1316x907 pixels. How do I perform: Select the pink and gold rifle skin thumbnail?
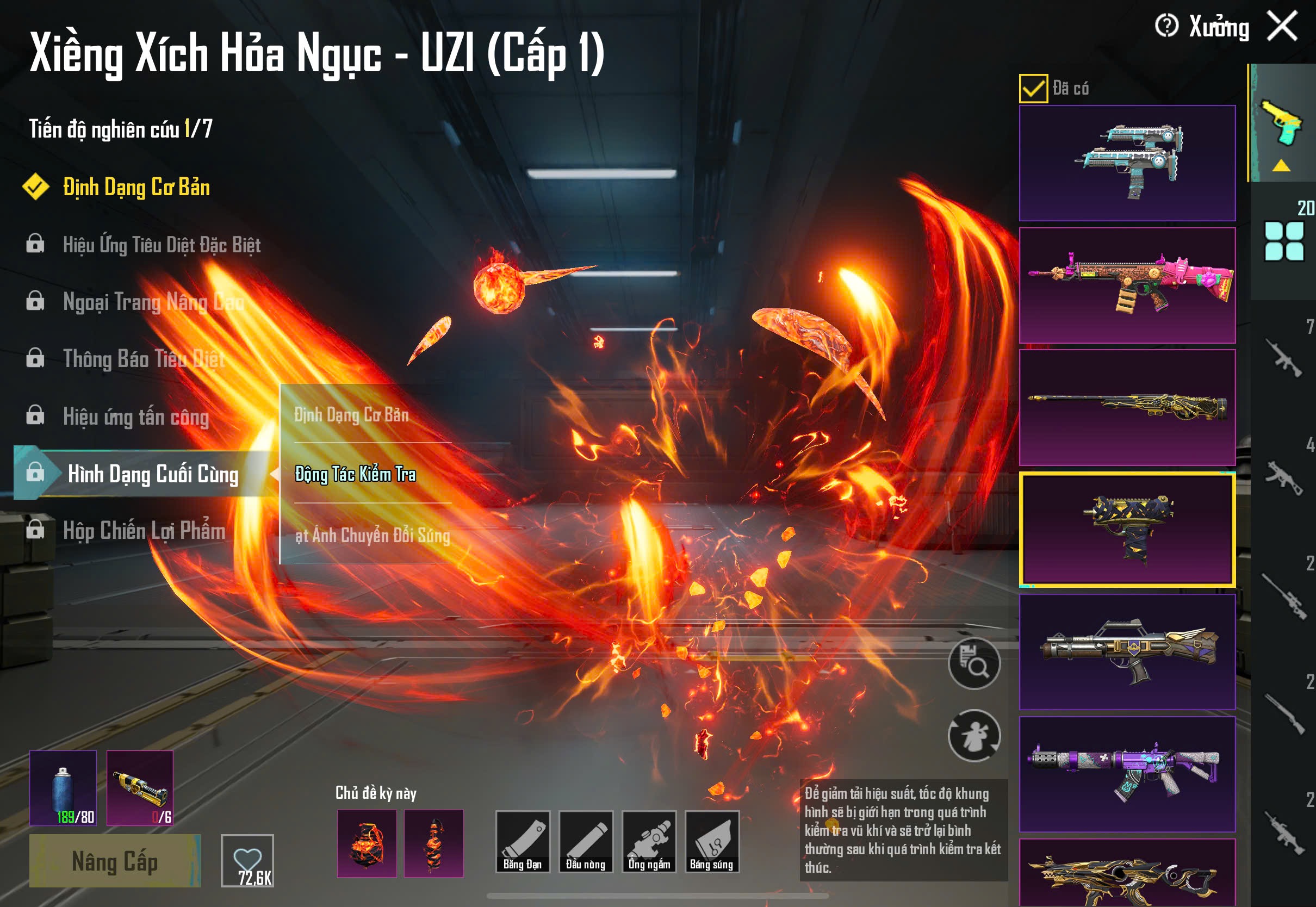coord(1127,285)
